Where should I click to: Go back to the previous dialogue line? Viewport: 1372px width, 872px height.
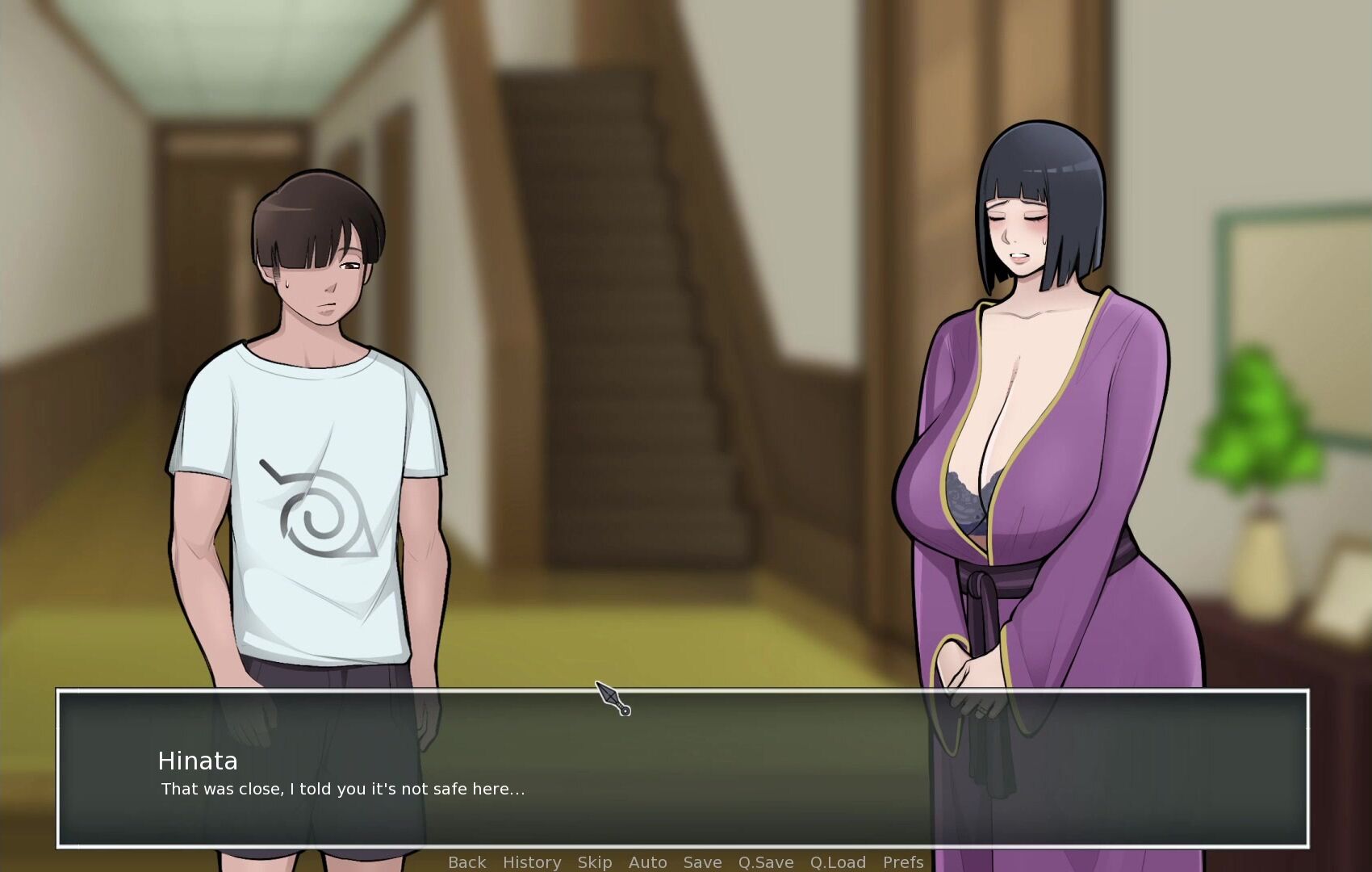[x=466, y=862]
